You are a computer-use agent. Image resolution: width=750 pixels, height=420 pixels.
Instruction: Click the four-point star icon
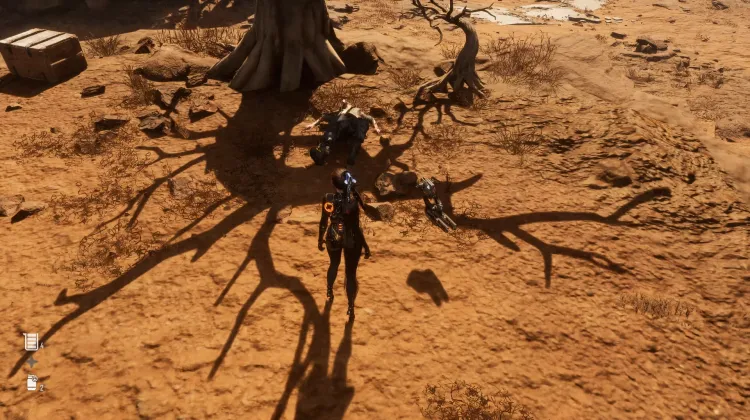point(31,362)
